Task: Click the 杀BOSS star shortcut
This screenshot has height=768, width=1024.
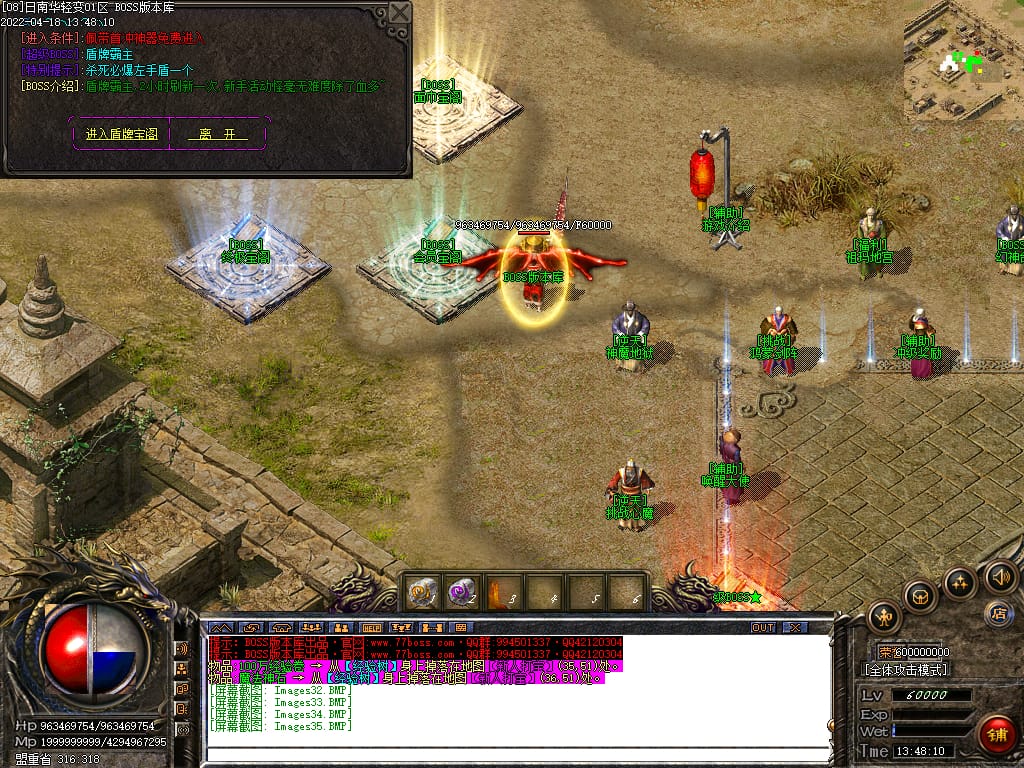Action: [736, 598]
